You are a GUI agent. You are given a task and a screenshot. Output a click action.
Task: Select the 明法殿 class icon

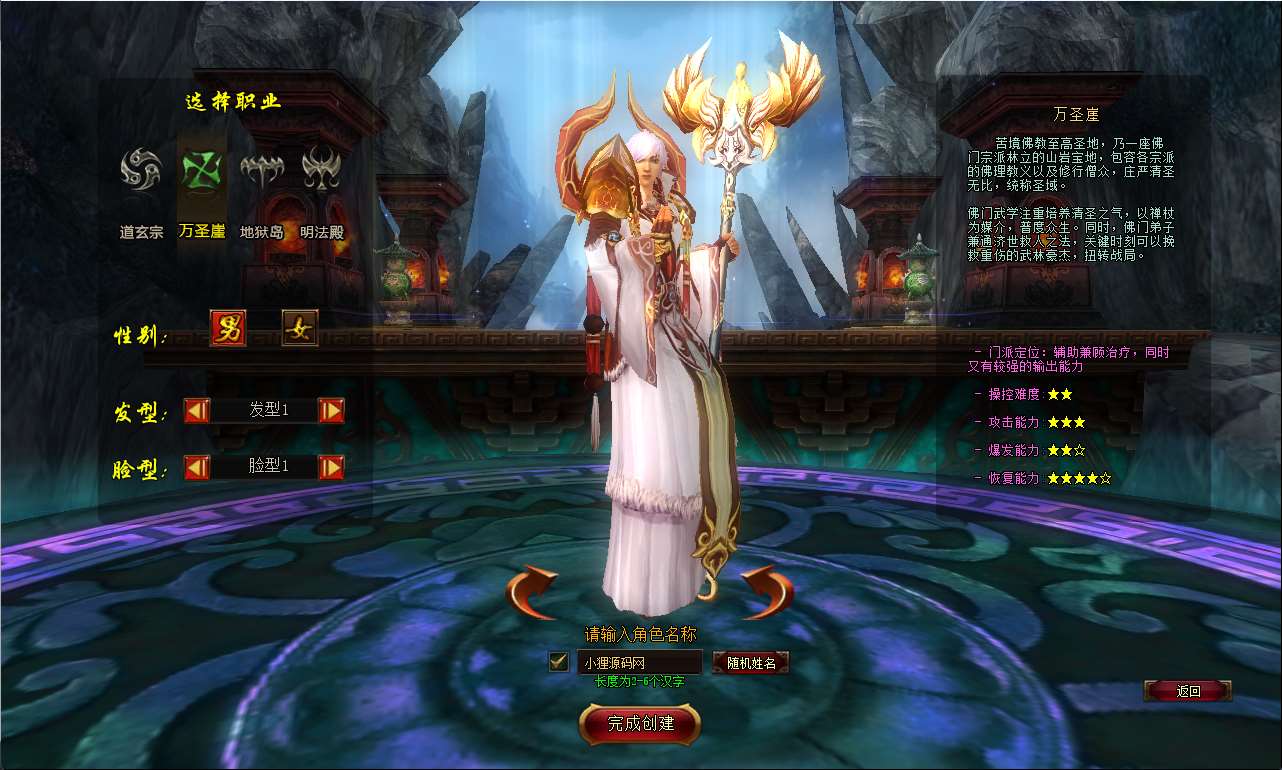pos(321,169)
